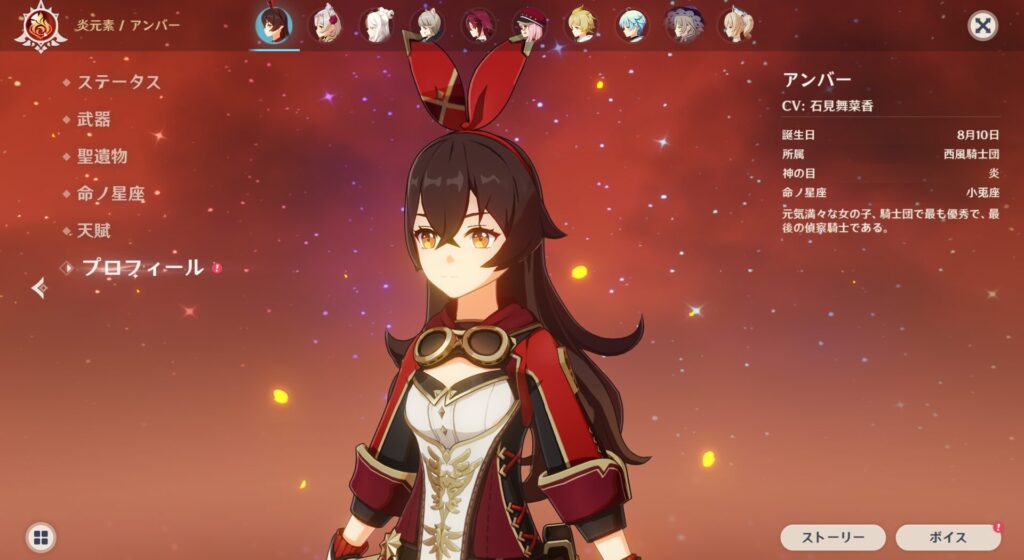
Task: Click the ボイス button
Action: coord(947,537)
